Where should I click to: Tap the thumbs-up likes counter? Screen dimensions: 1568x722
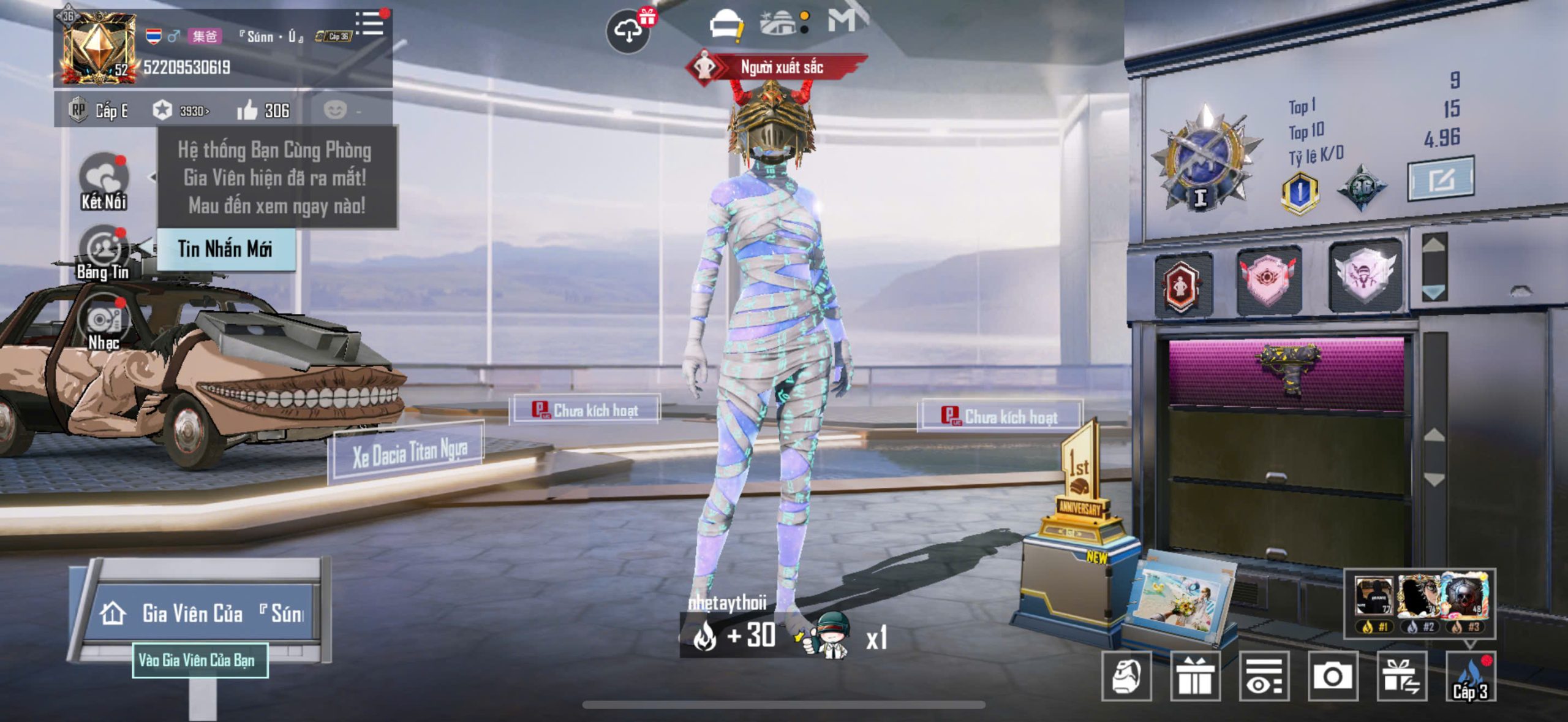(x=263, y=110)
